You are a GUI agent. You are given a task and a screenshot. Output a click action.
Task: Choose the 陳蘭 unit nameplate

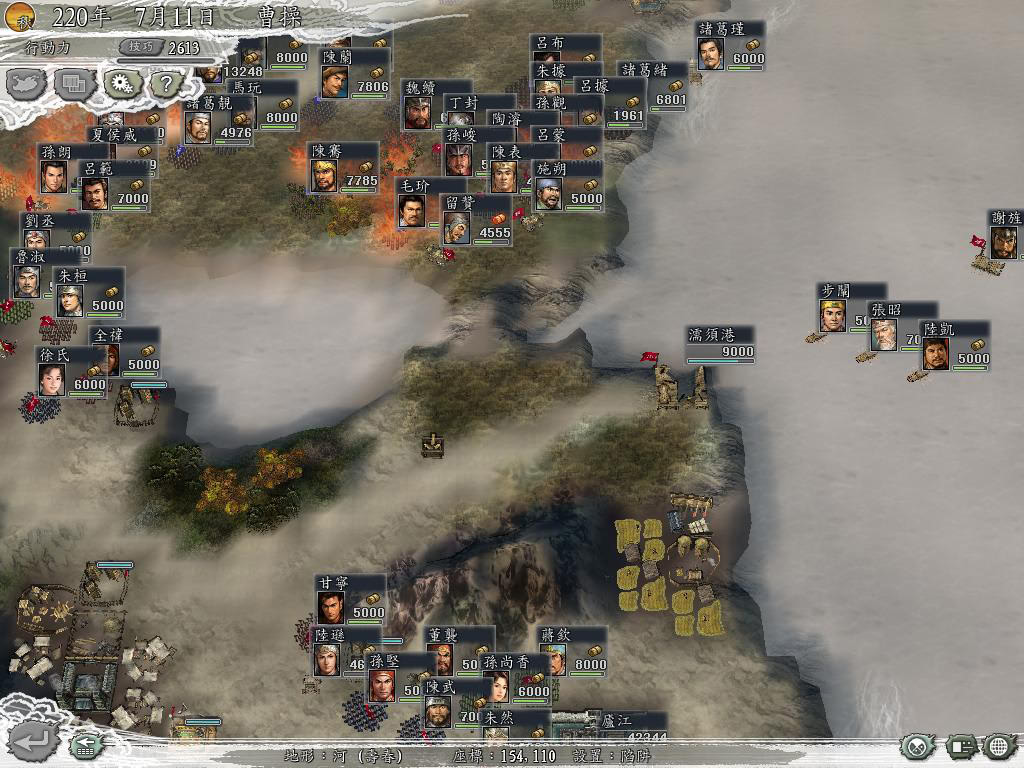[354, 73]
